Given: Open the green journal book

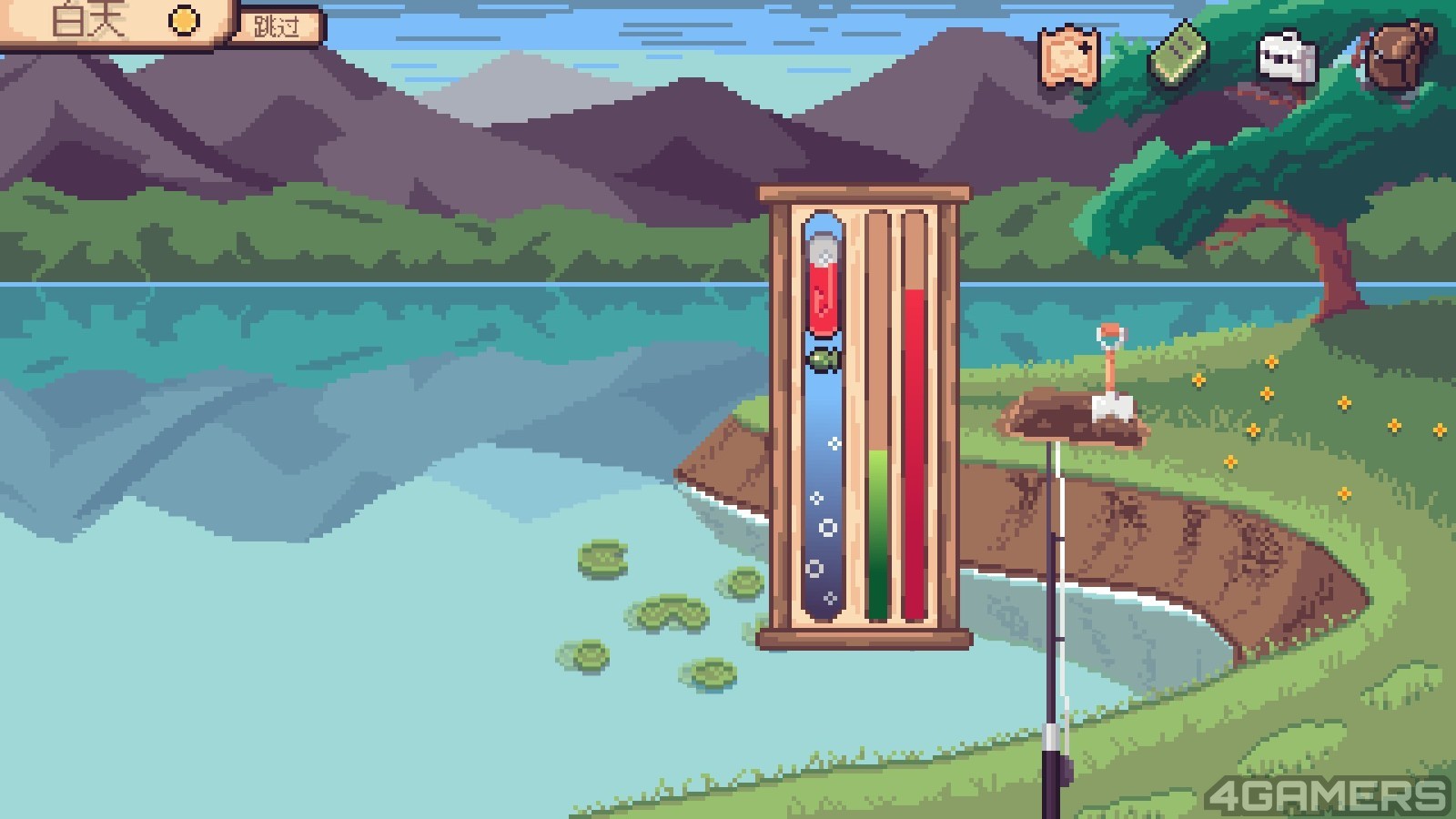Looking at the screenshot, I should (1178, 56).
